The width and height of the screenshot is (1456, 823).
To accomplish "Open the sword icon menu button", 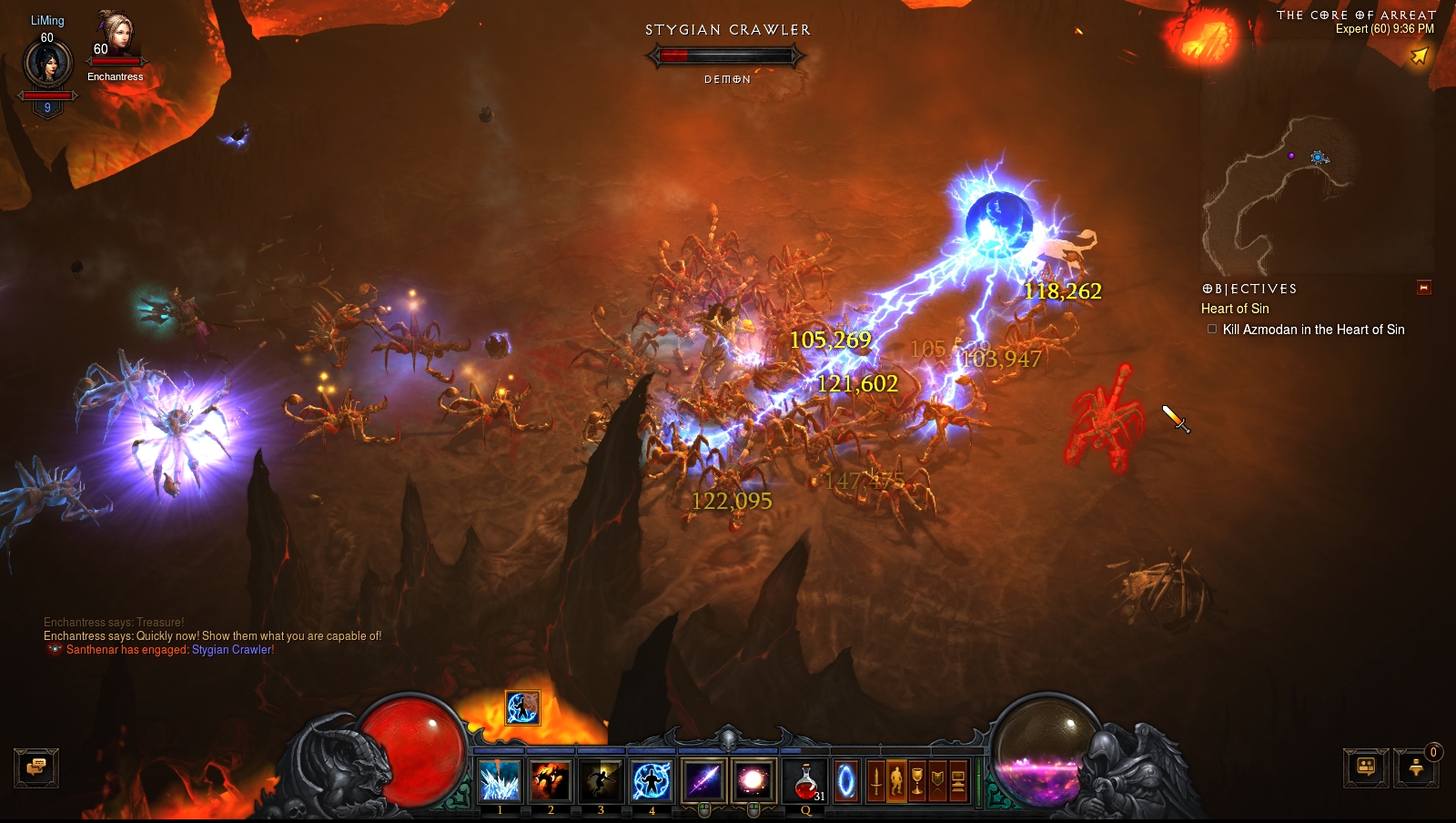I will tap(875, 781).
